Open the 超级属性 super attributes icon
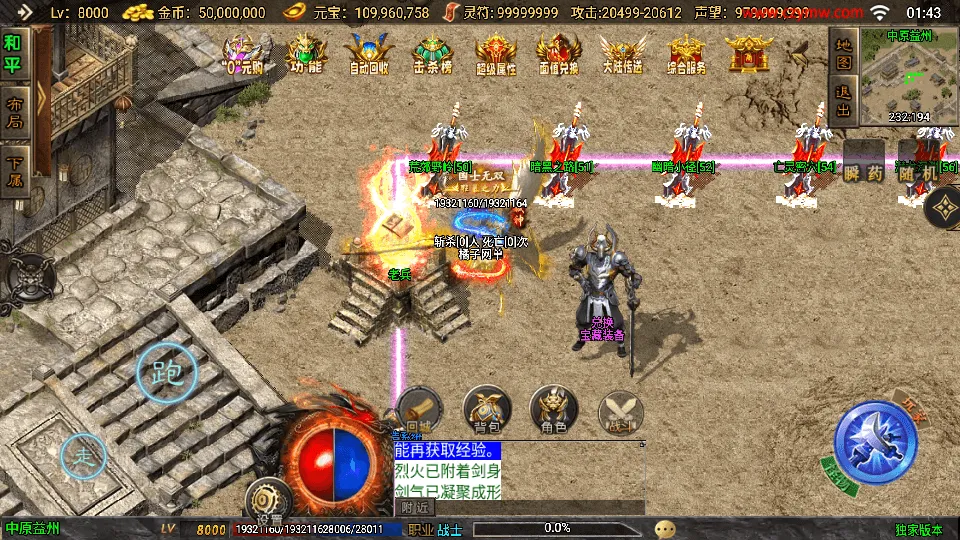The width and height of the screenshot is (960, 540). point(496,54)
